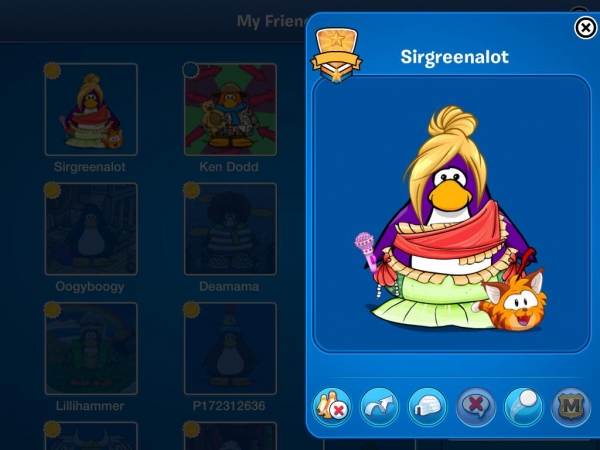Visit Sirgreenalot's igloo
This screenshot has width=600, height=450.
coord(427,406)
